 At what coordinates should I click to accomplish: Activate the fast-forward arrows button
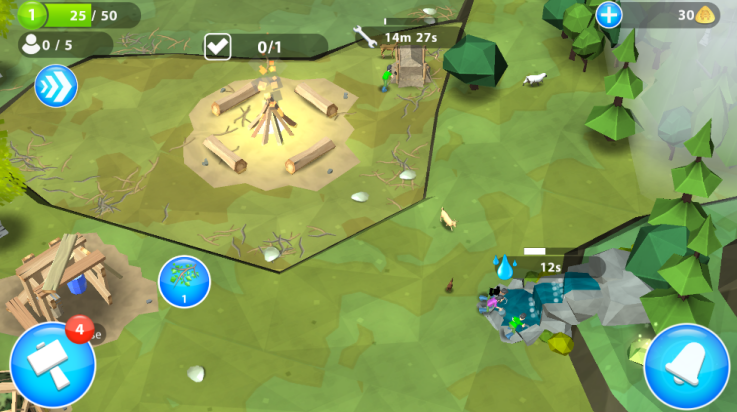coord(56,86)
